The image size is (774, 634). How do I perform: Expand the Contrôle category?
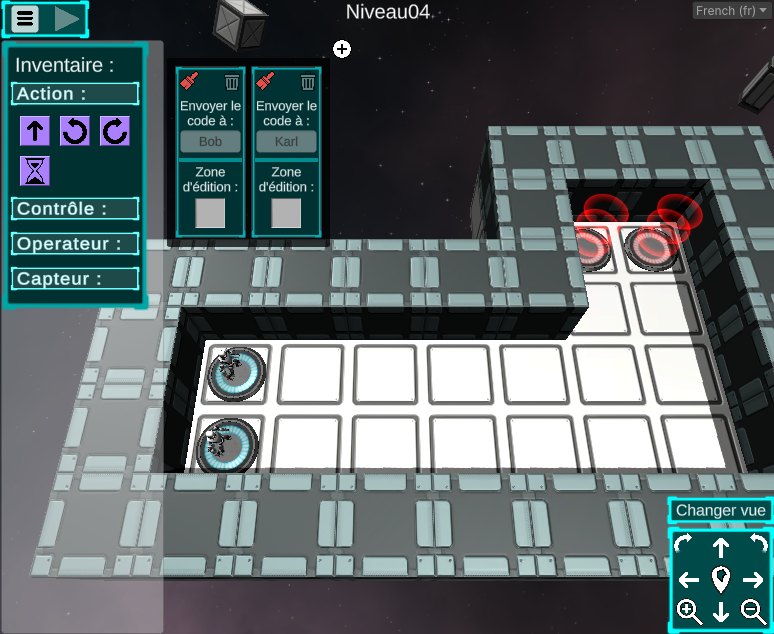(75, 209)
